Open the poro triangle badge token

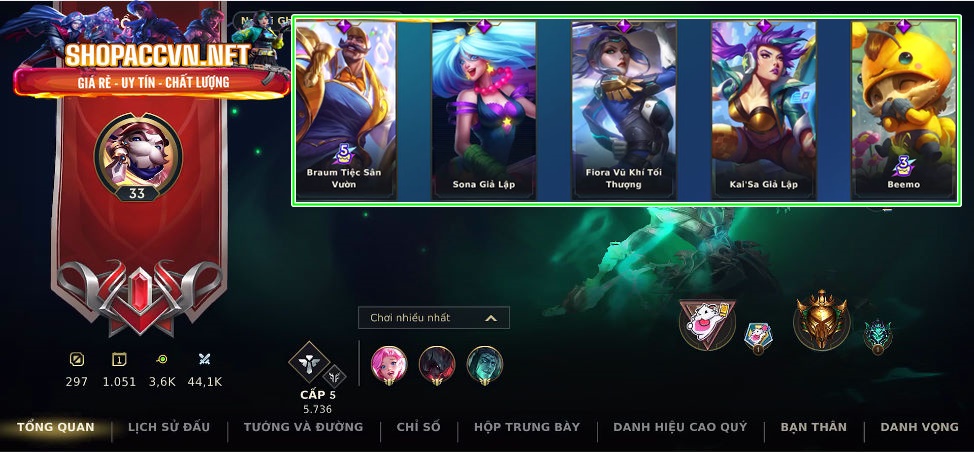707,323
